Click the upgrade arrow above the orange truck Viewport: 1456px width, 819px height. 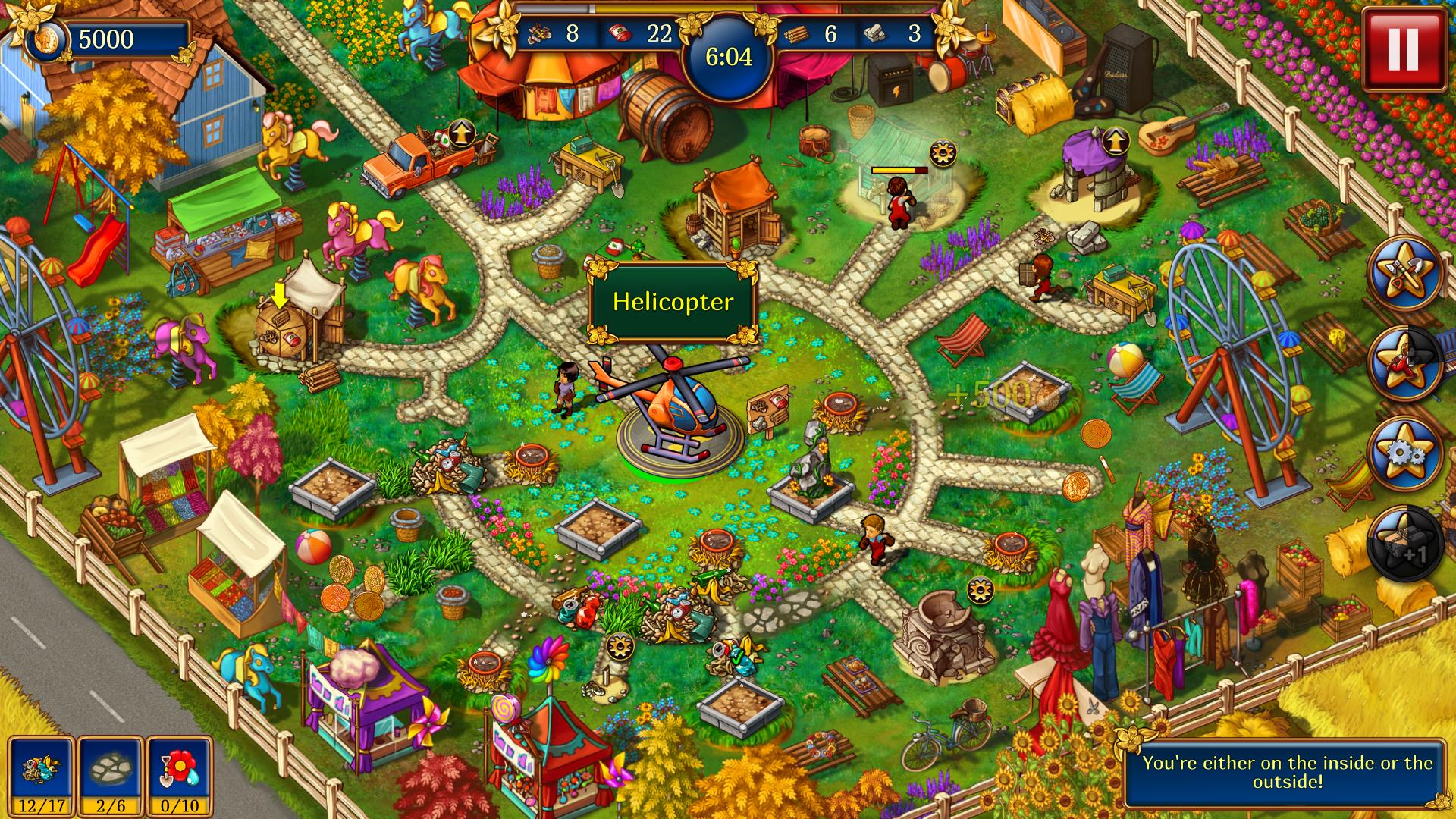460,134
